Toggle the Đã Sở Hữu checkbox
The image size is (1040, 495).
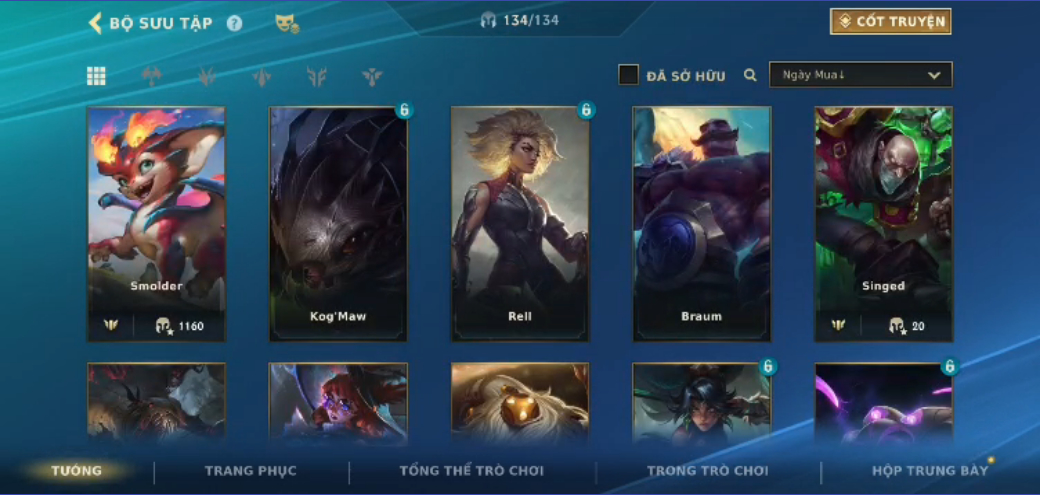tap(628, 75)
